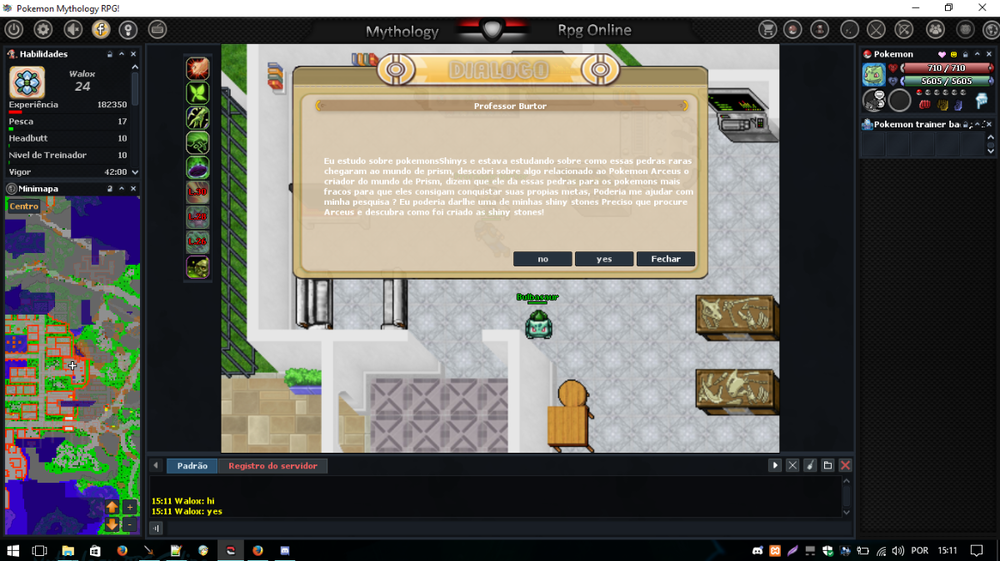Open the fishing rod toolbar icon
Image resolution: width=1000 pixels, height=561 pixels.
pos(849,30)
